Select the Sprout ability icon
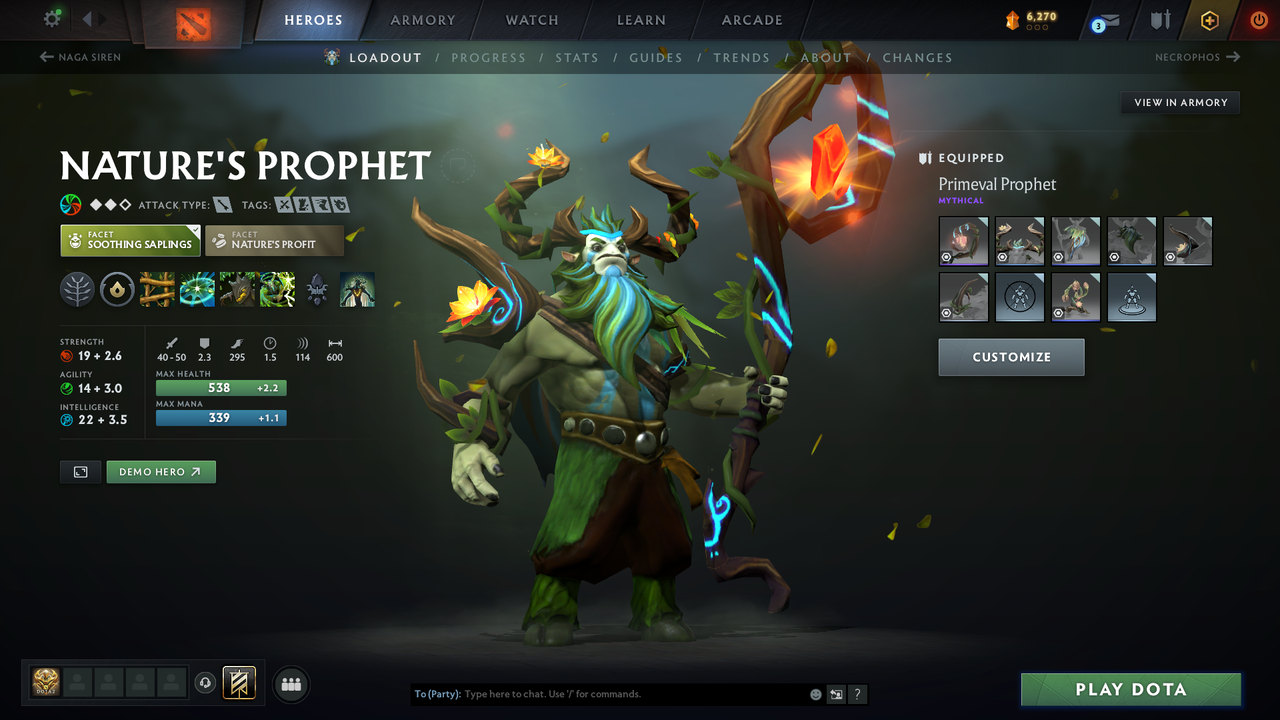1280x720 pixels. pos(157,290)
